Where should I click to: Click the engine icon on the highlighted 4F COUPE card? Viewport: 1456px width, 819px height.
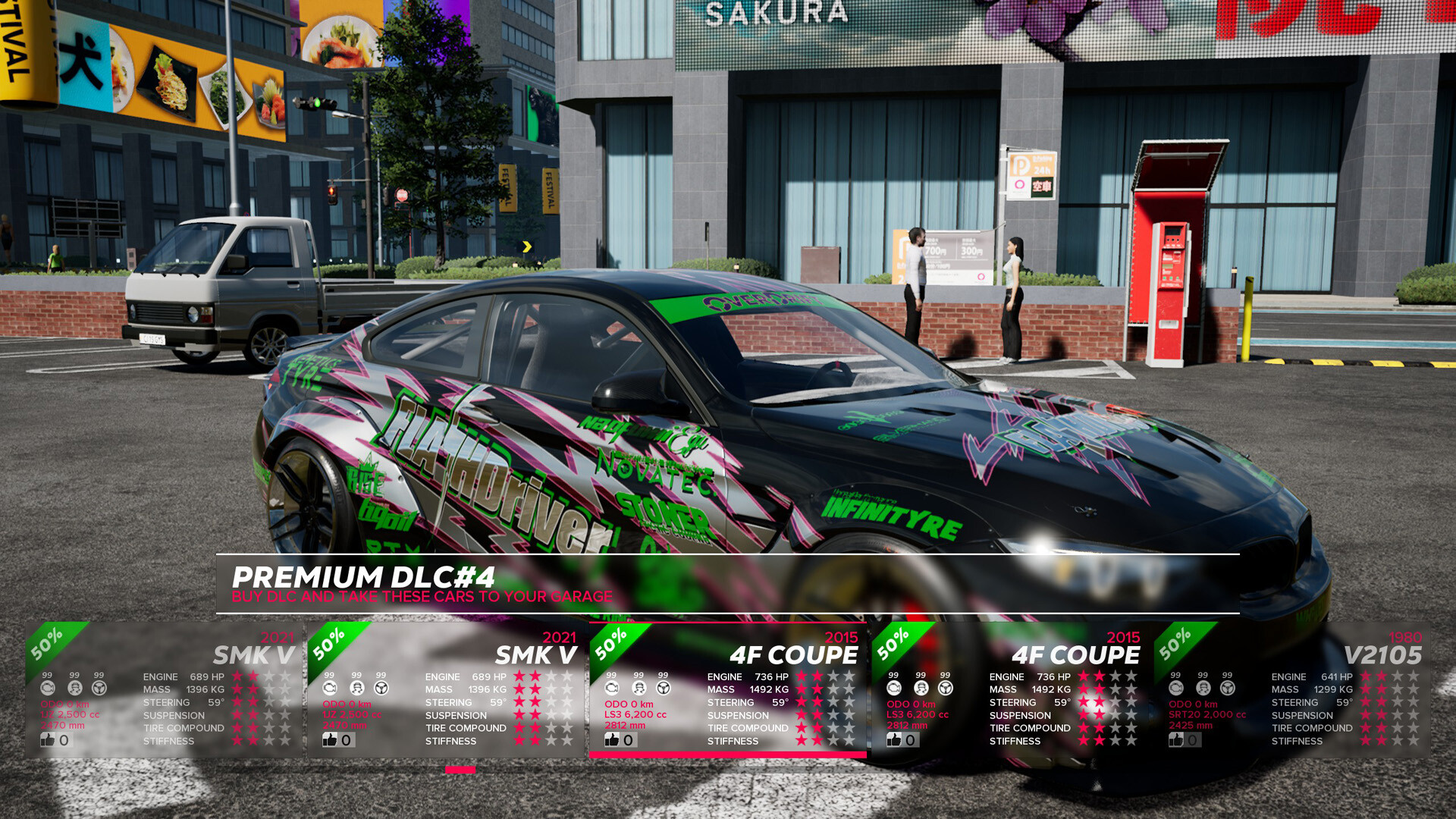(x=612, y=687)
